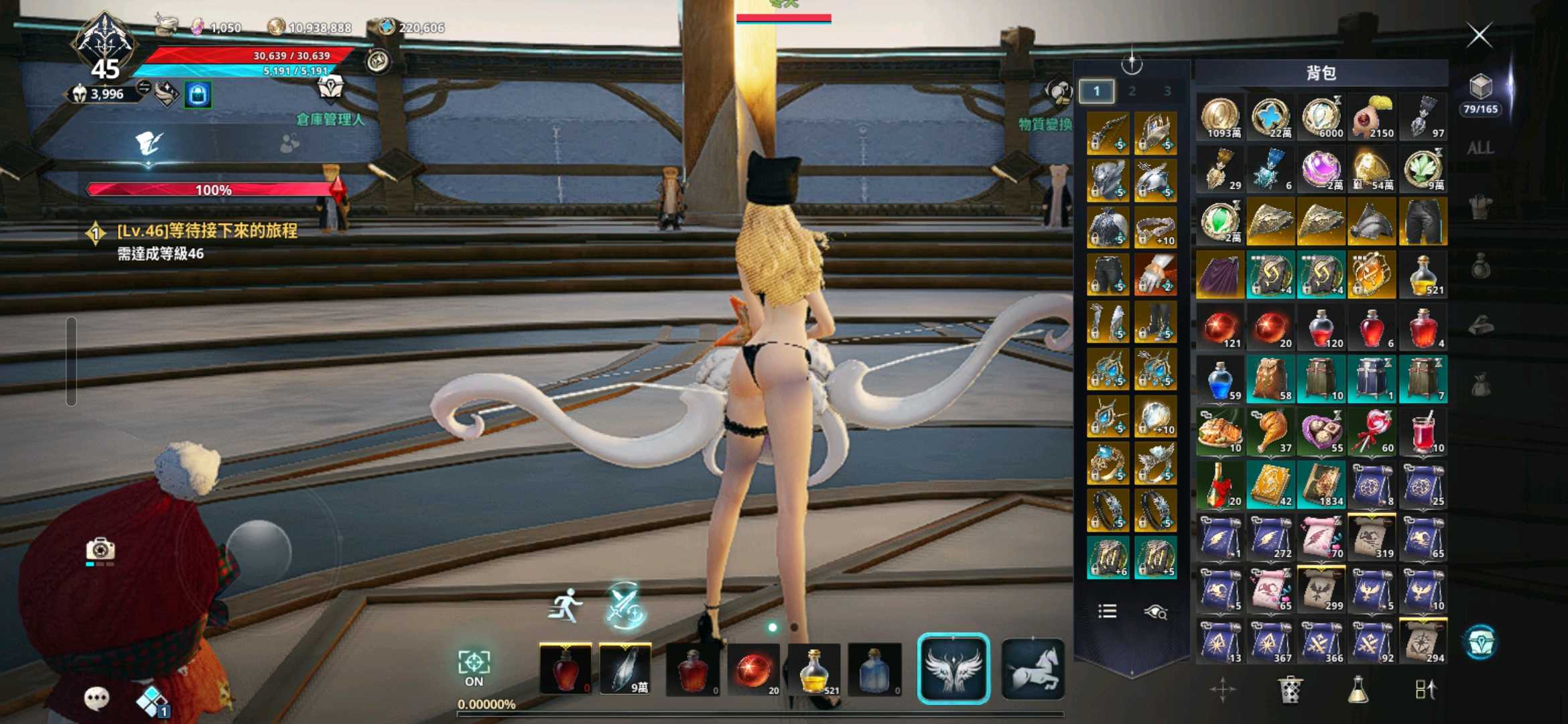The image size is (1568, 724).
Task: Select the Lv.46 quest tracker entry
Action: tap(206, 232)
